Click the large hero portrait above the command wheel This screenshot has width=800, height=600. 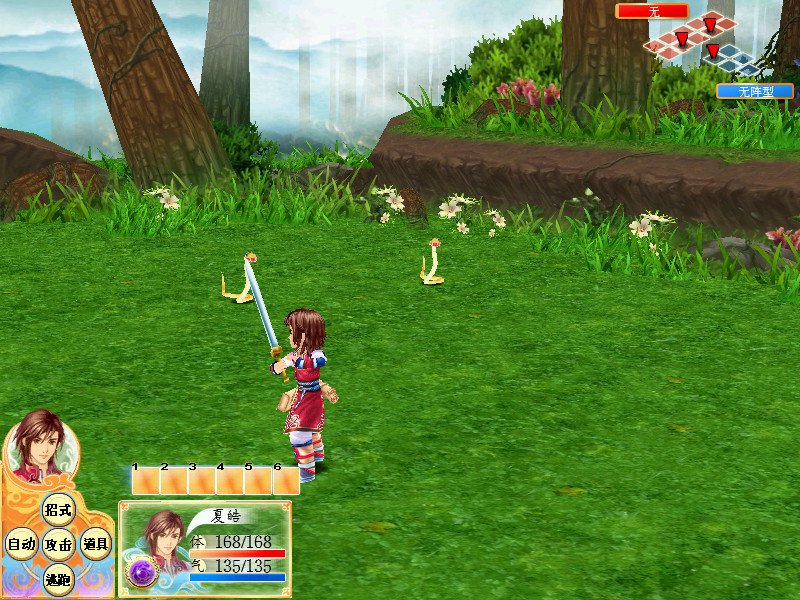pos(40,445)
